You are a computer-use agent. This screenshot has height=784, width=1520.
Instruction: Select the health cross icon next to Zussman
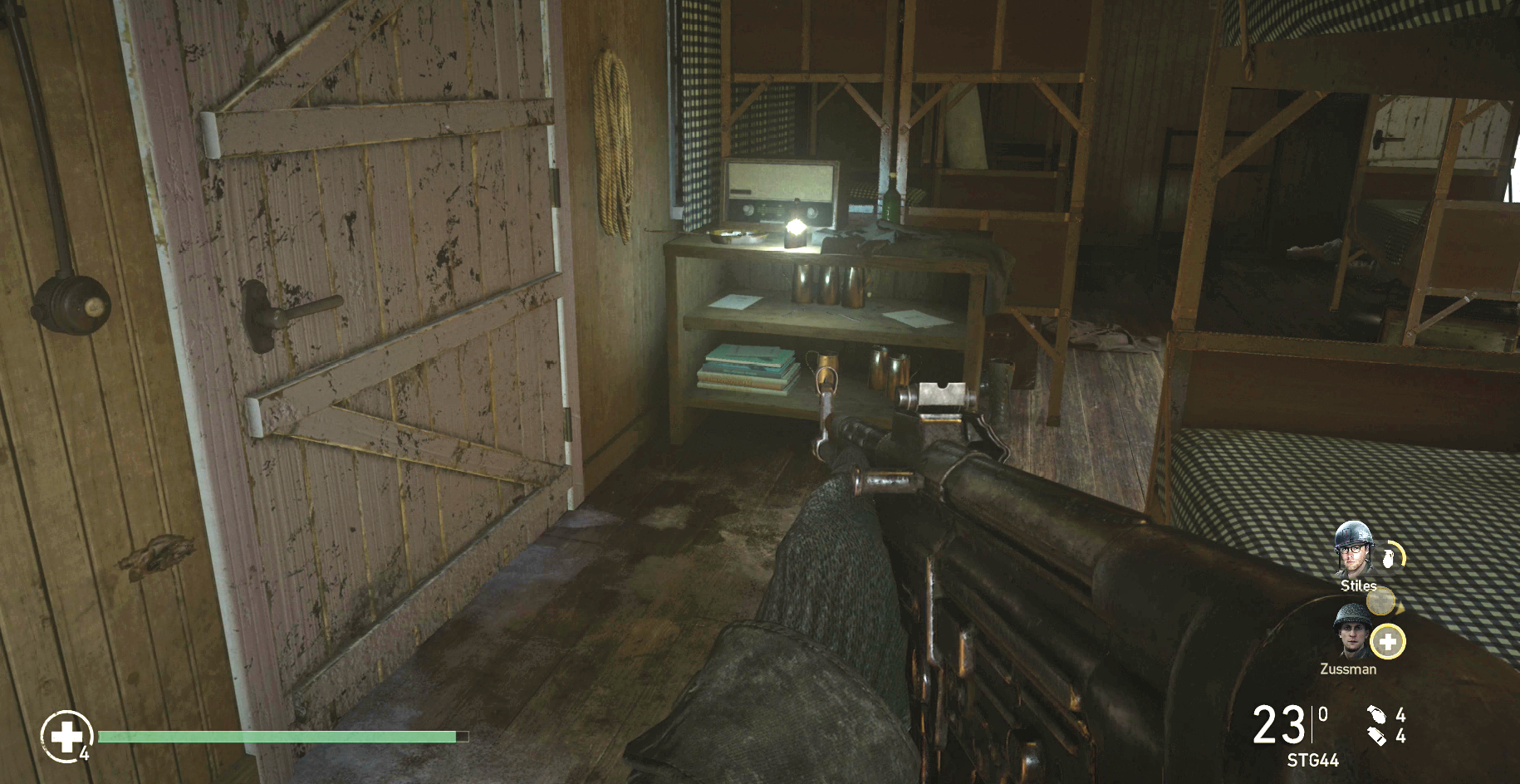click(x=1386, y=641)
